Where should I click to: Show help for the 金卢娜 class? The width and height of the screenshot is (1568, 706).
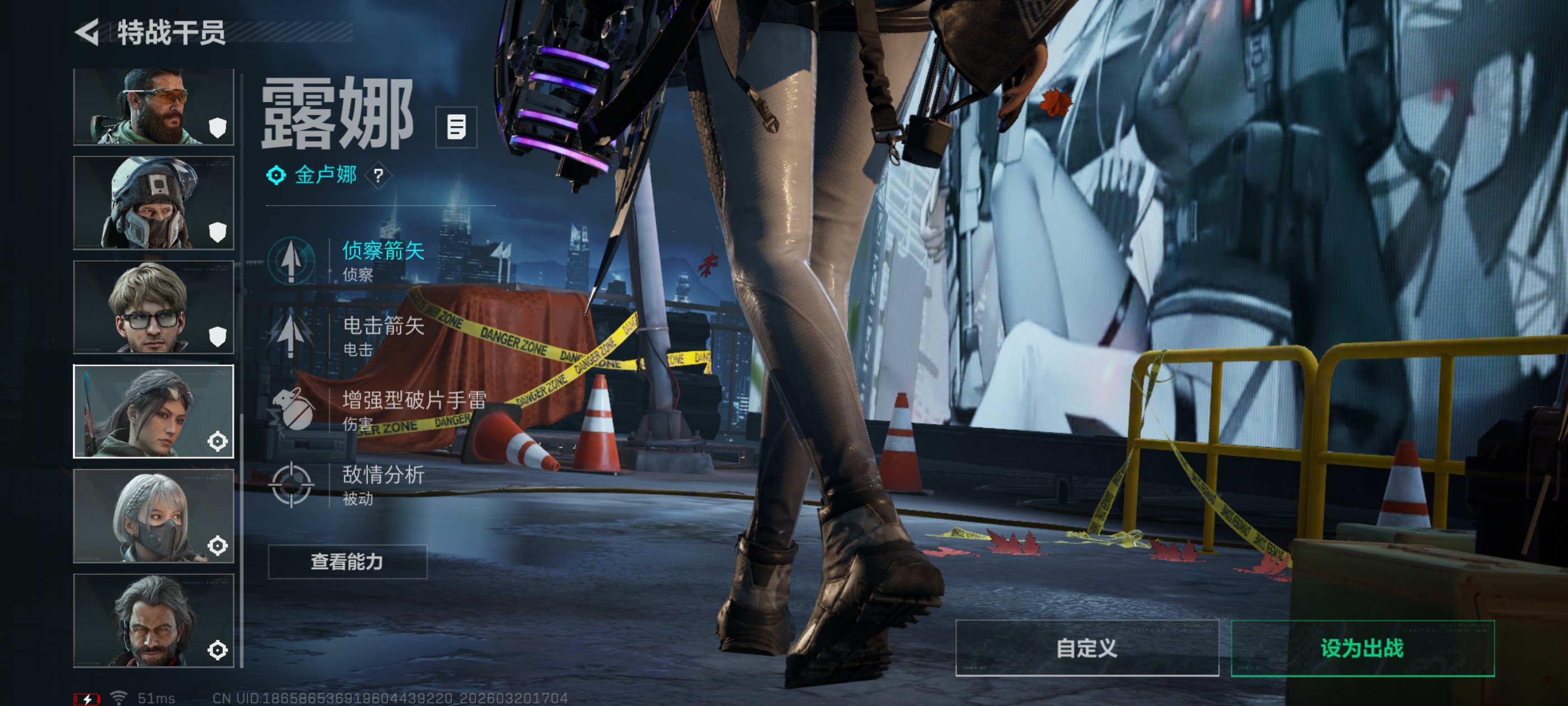pos(379,176)
